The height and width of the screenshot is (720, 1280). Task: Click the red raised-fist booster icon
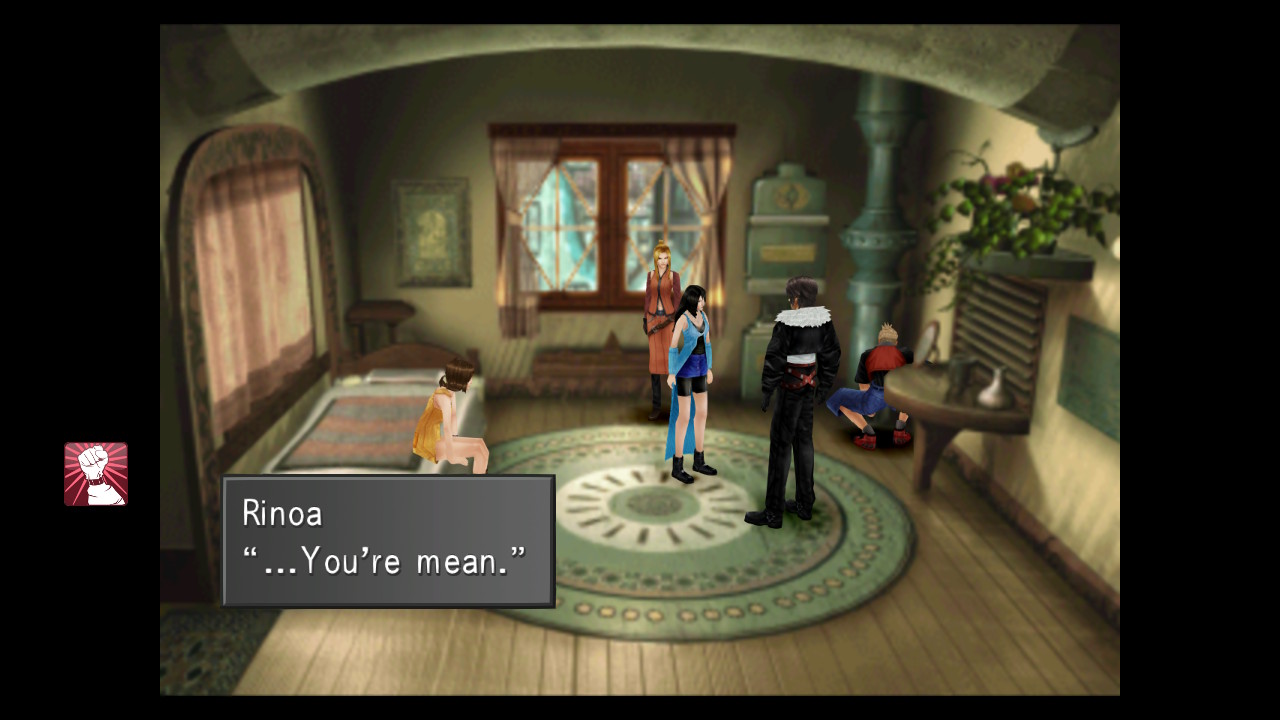[x=96, y=474]
